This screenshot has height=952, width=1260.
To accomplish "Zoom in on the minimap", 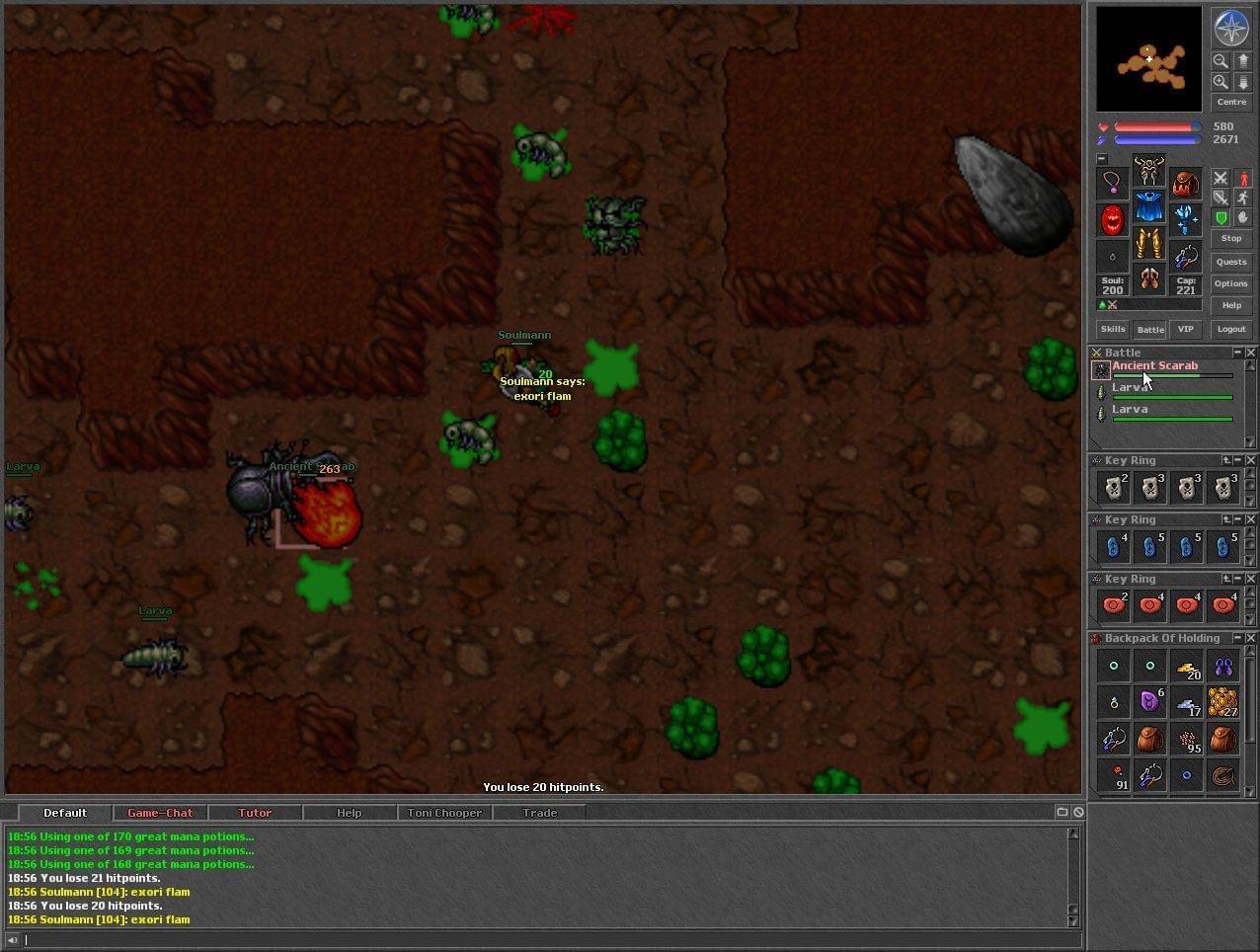I will click(x=1221, y=82).
